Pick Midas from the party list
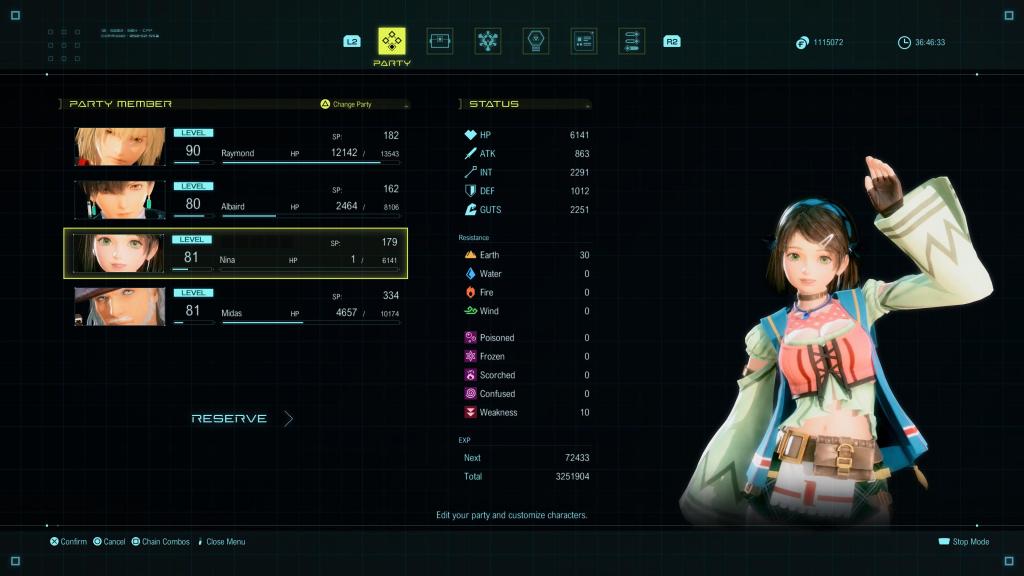This screenshot has width=1024, height=576. click(x=236, y=306)
